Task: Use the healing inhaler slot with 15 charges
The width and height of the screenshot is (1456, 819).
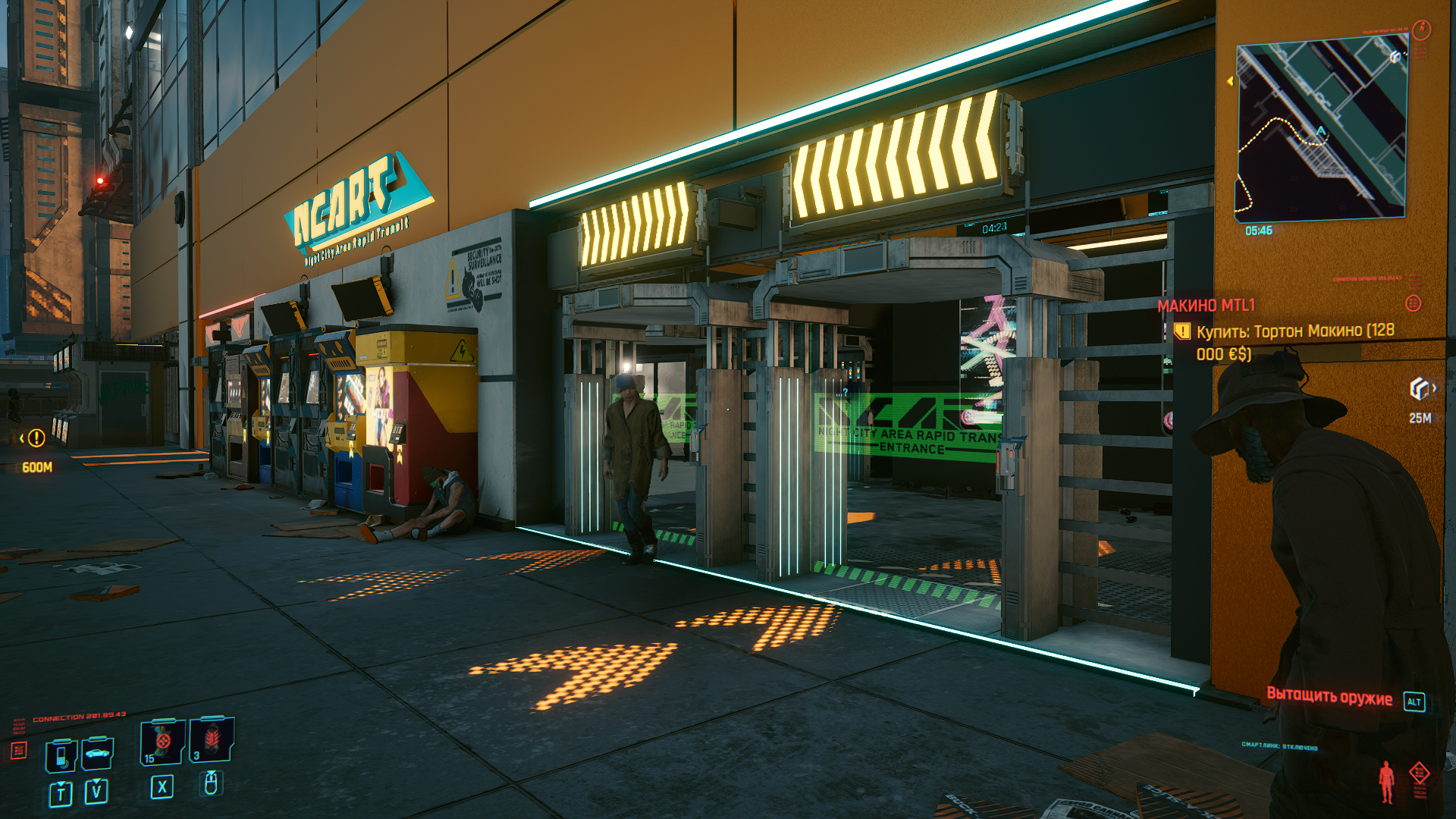Action: 162,741
